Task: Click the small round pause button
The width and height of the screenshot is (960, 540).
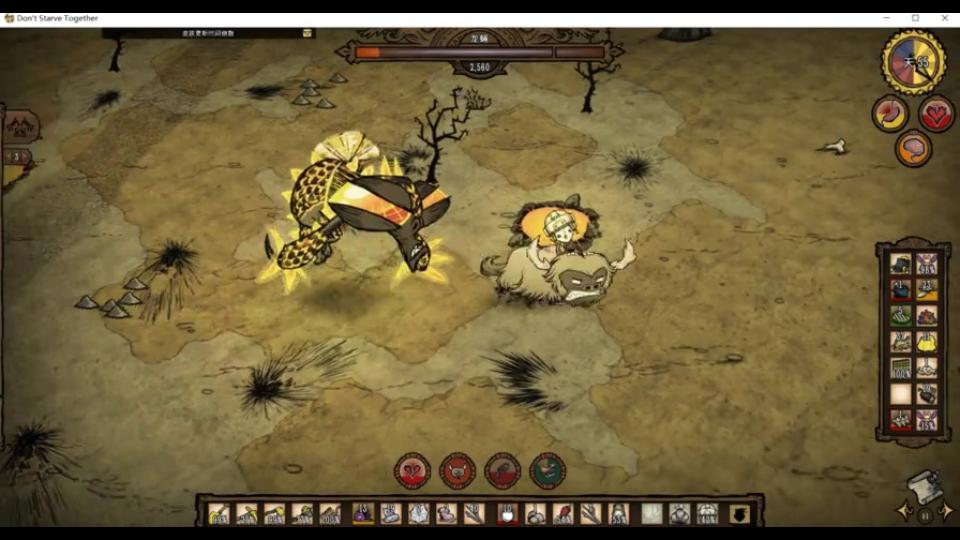Action: point(925,515)
